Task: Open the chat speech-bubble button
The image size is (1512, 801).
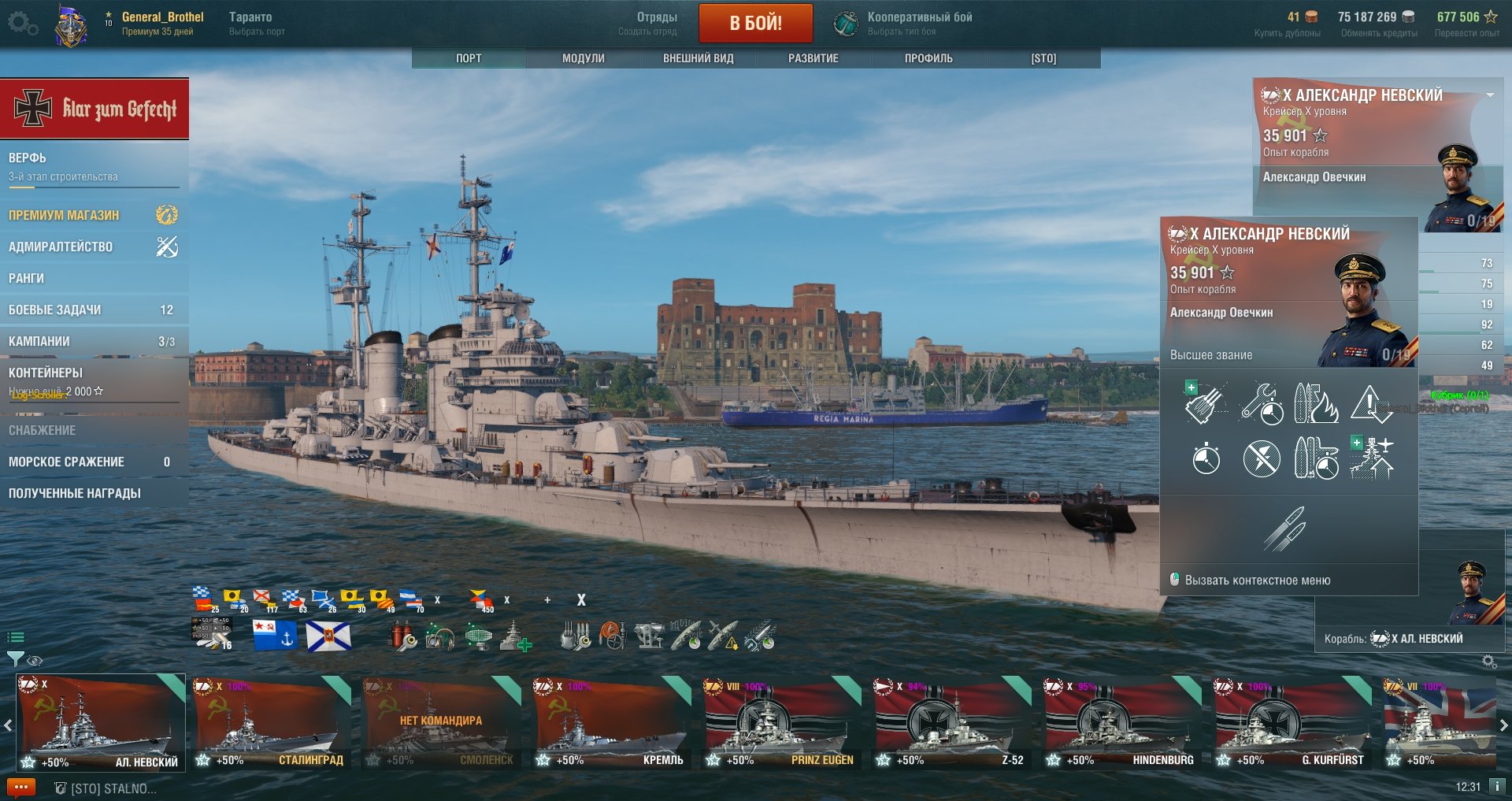Action: point(21,787)
